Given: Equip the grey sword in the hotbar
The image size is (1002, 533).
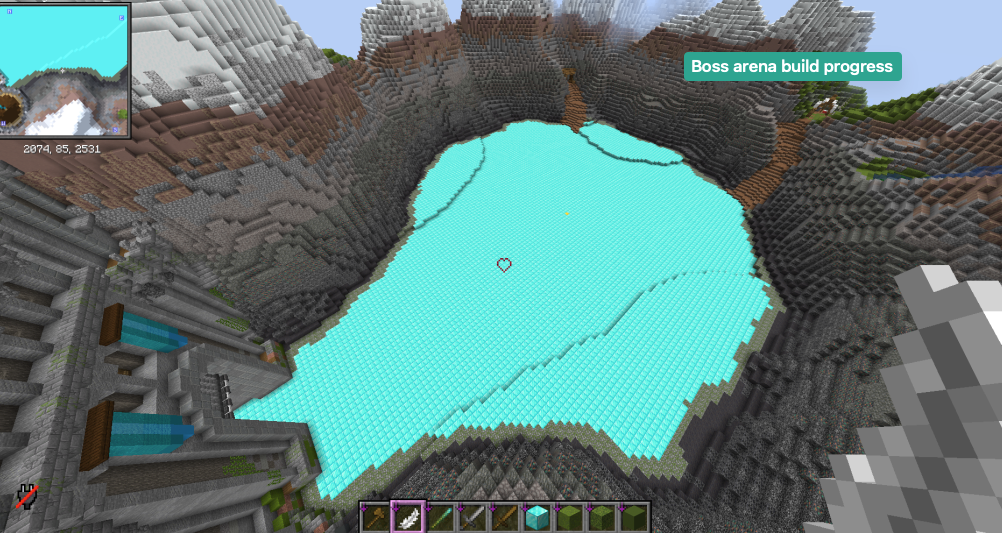Looking at the screenshot, I should (472, 517).
